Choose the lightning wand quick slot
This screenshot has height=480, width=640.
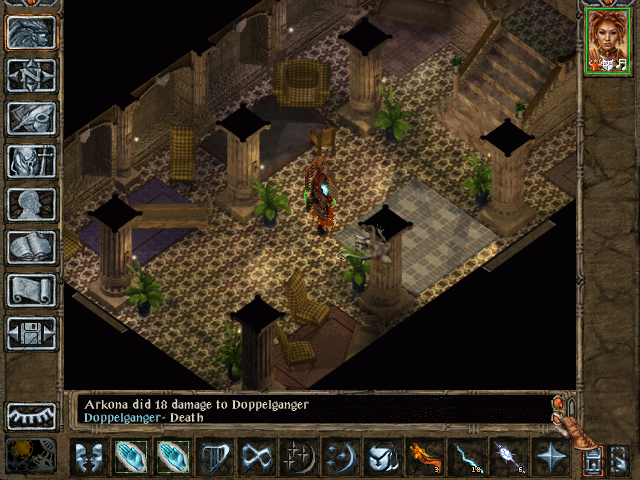click(468, 457)
